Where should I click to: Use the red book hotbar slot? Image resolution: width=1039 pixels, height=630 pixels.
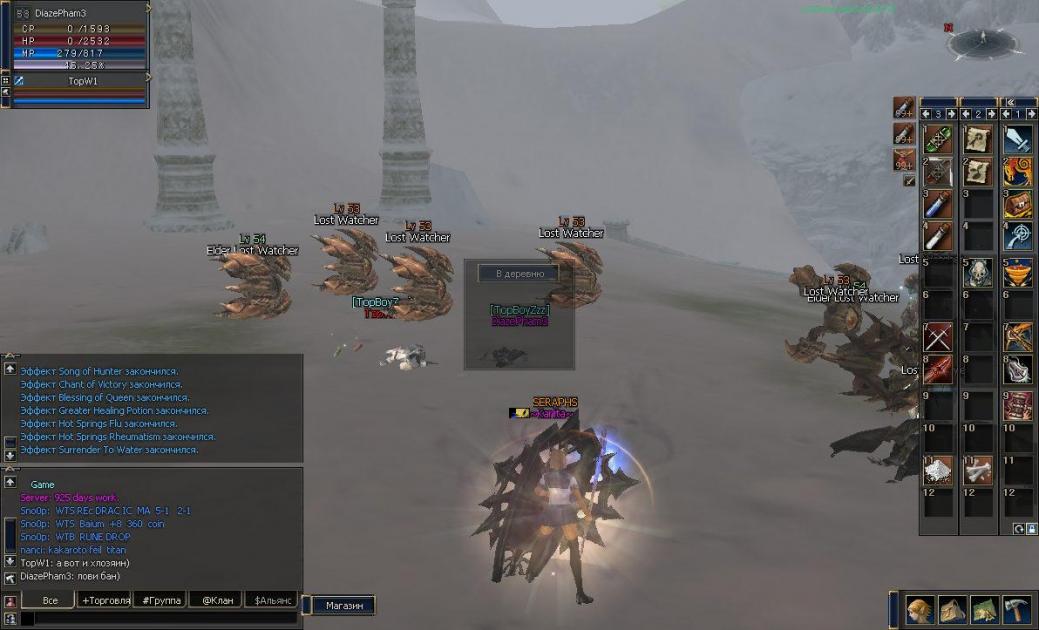click(x=1017, y=403)
